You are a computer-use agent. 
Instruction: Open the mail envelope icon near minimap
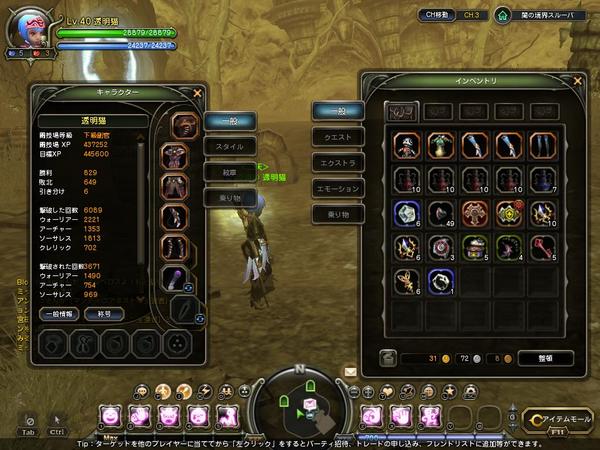coord(351,372)
